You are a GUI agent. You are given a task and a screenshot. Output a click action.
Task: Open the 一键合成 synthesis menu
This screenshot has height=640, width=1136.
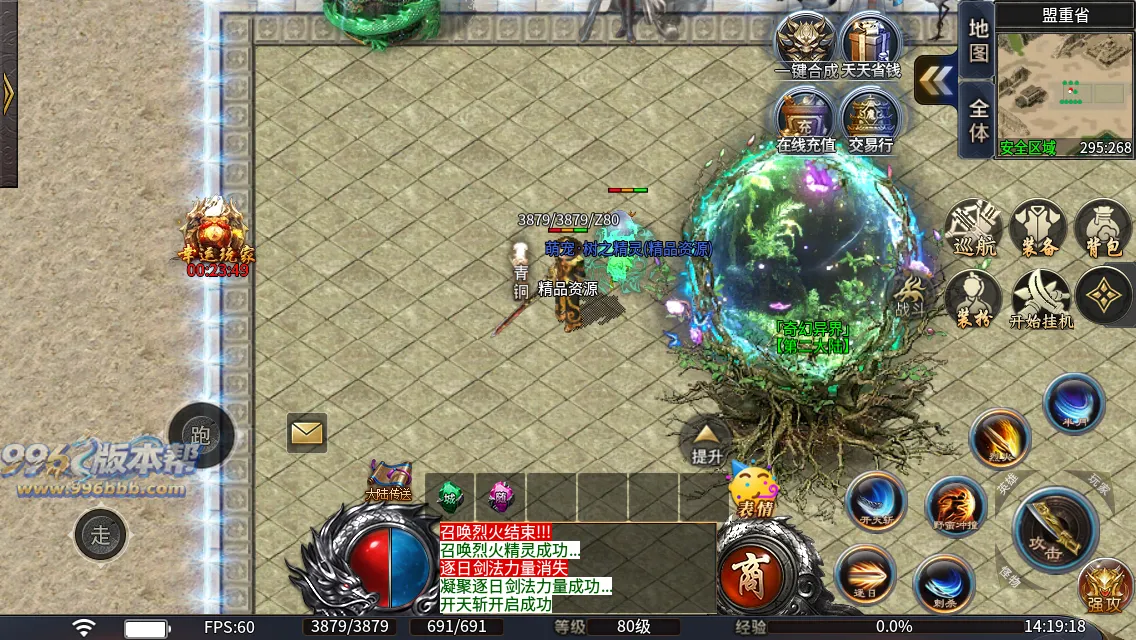click(x=806, y=44)
